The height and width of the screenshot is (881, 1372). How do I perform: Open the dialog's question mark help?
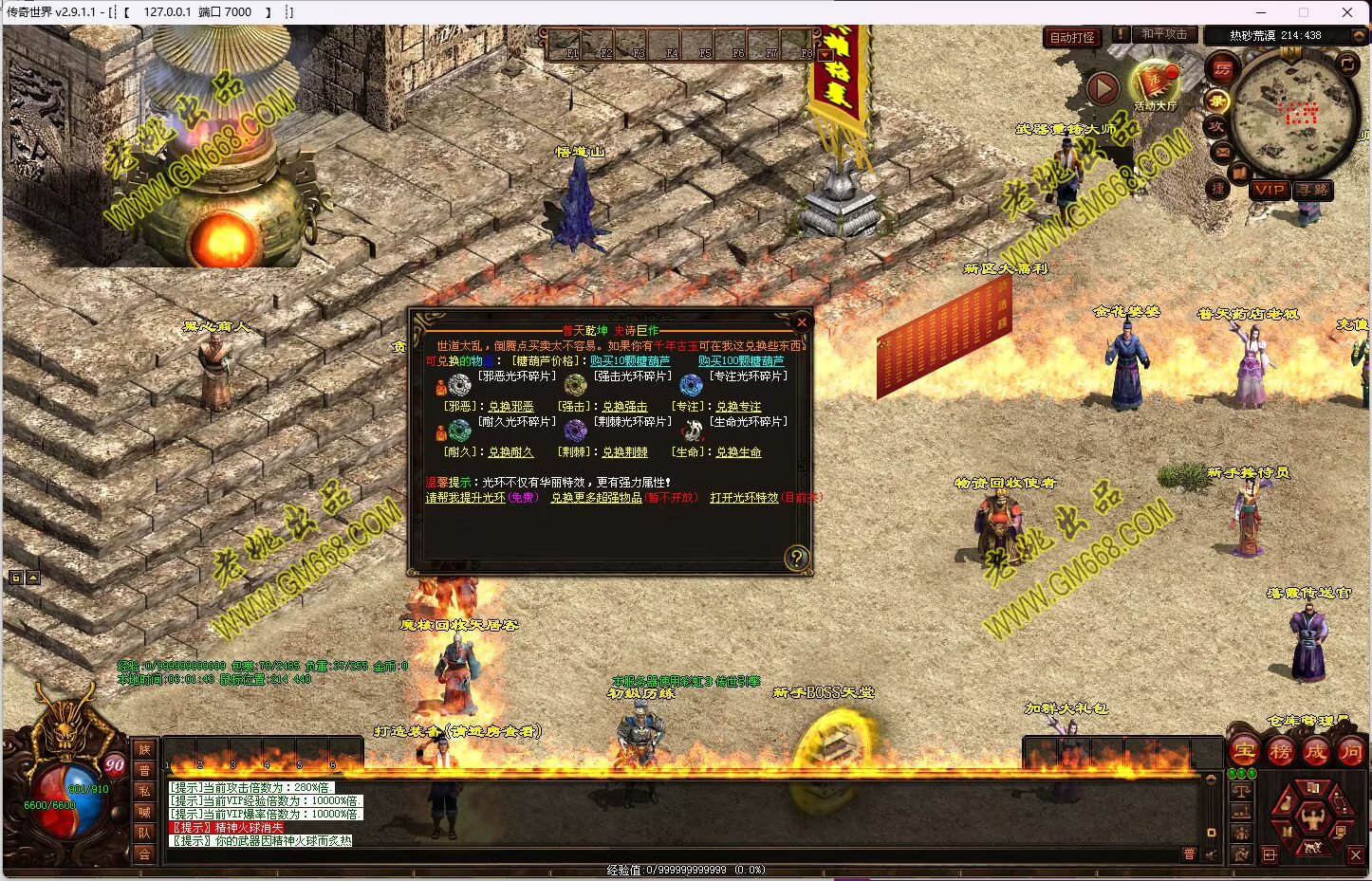coord(797,558)
